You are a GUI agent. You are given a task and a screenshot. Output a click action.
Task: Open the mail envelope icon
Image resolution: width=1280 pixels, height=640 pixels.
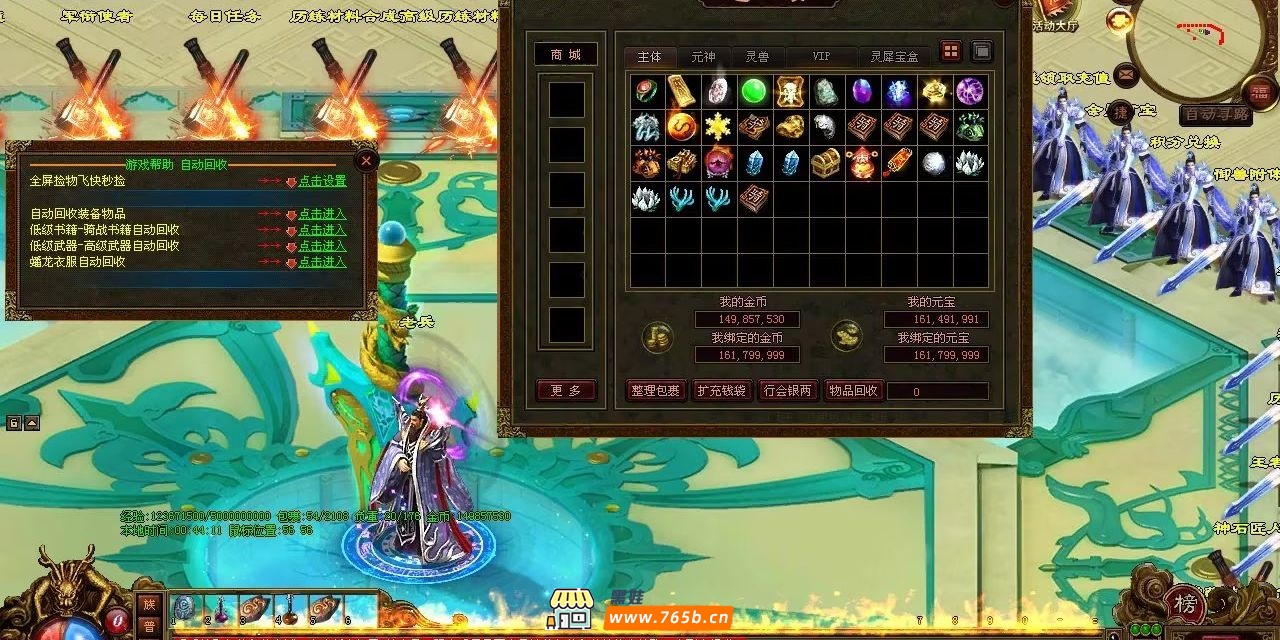(x=1126, y=74)
